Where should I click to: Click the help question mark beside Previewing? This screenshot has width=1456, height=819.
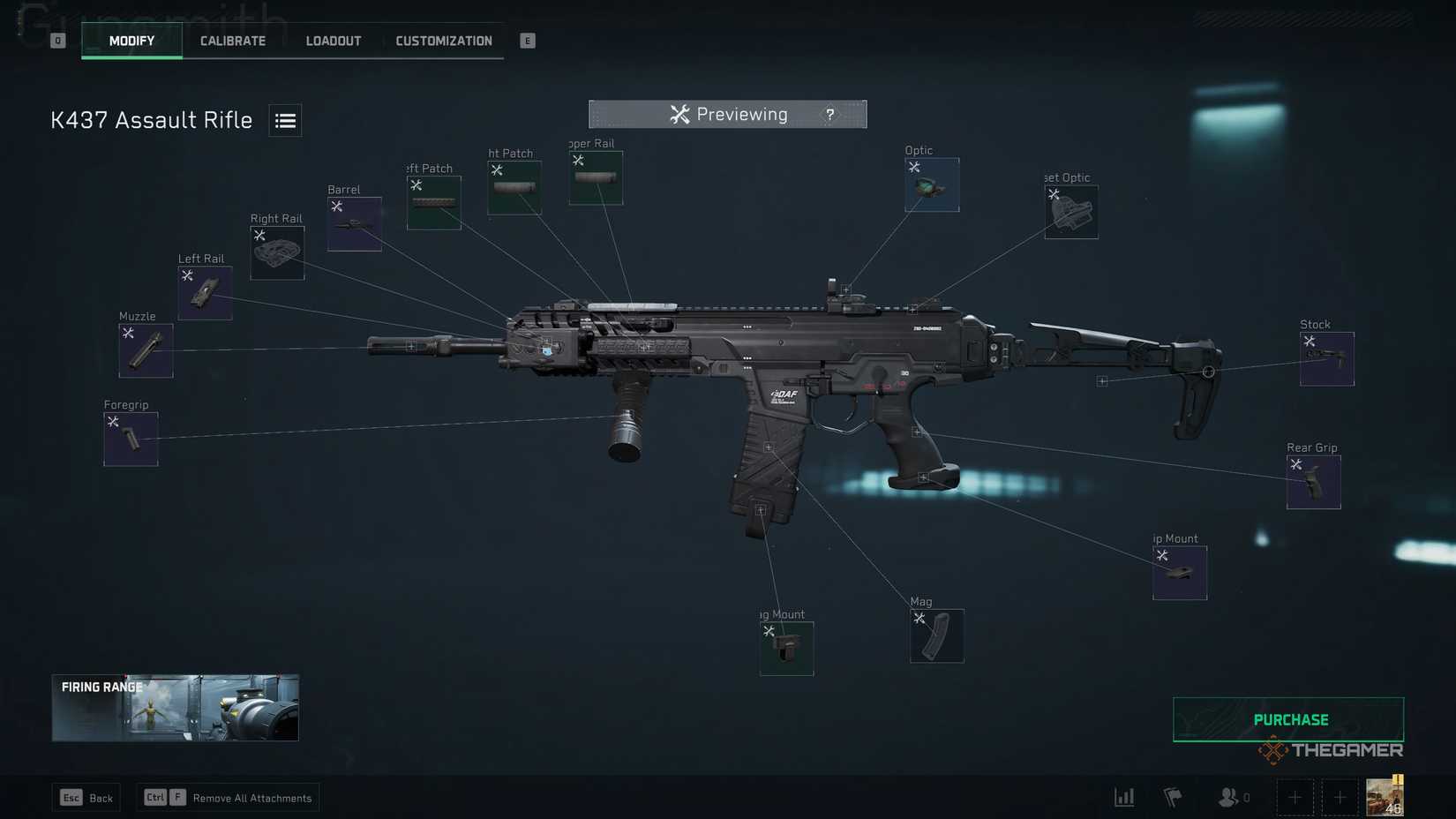point(829,114)
